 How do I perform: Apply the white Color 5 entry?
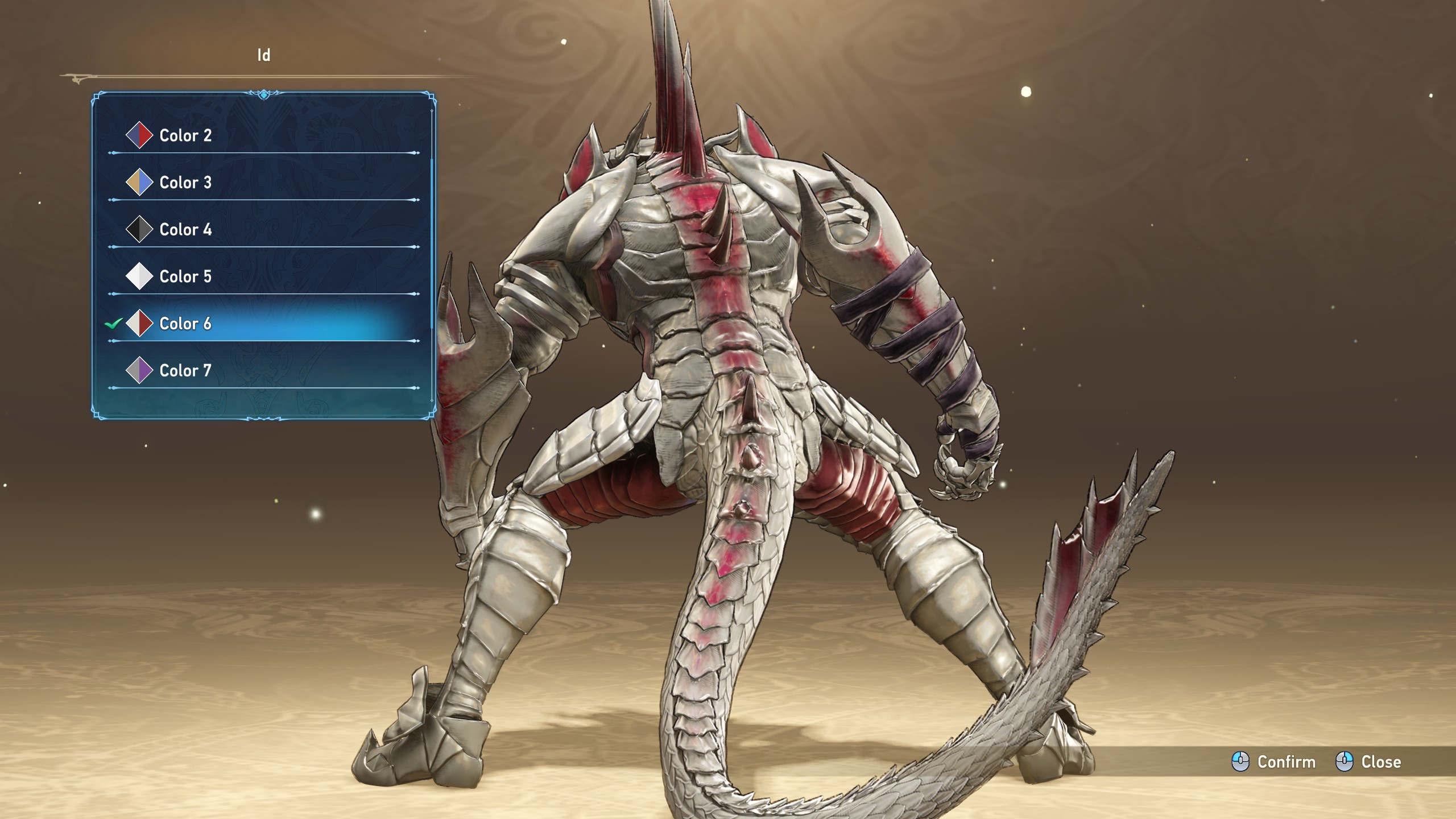coord(185,277)
